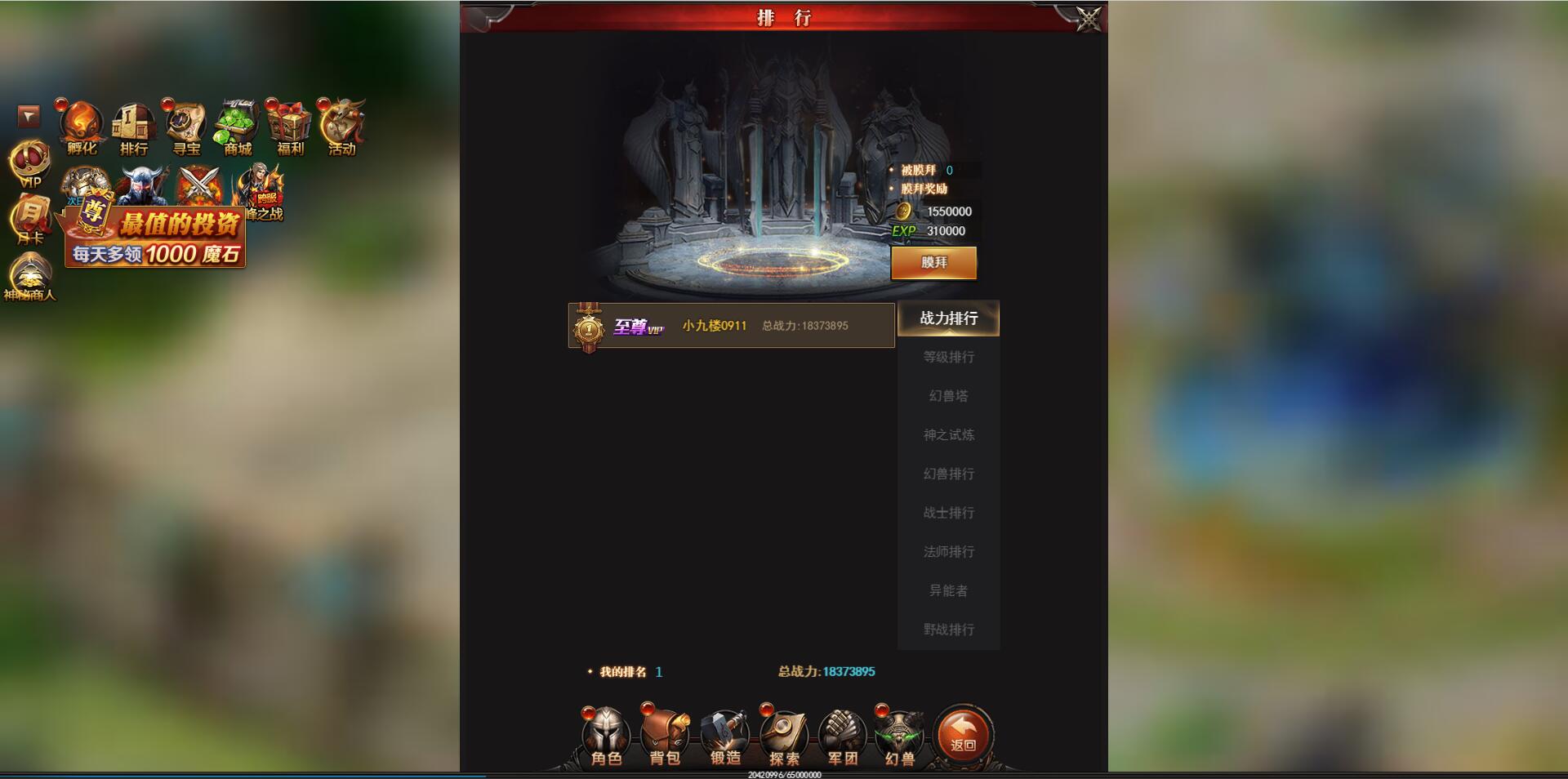Select the 小九楼0911 ranking entry

[x=731, y=325]
